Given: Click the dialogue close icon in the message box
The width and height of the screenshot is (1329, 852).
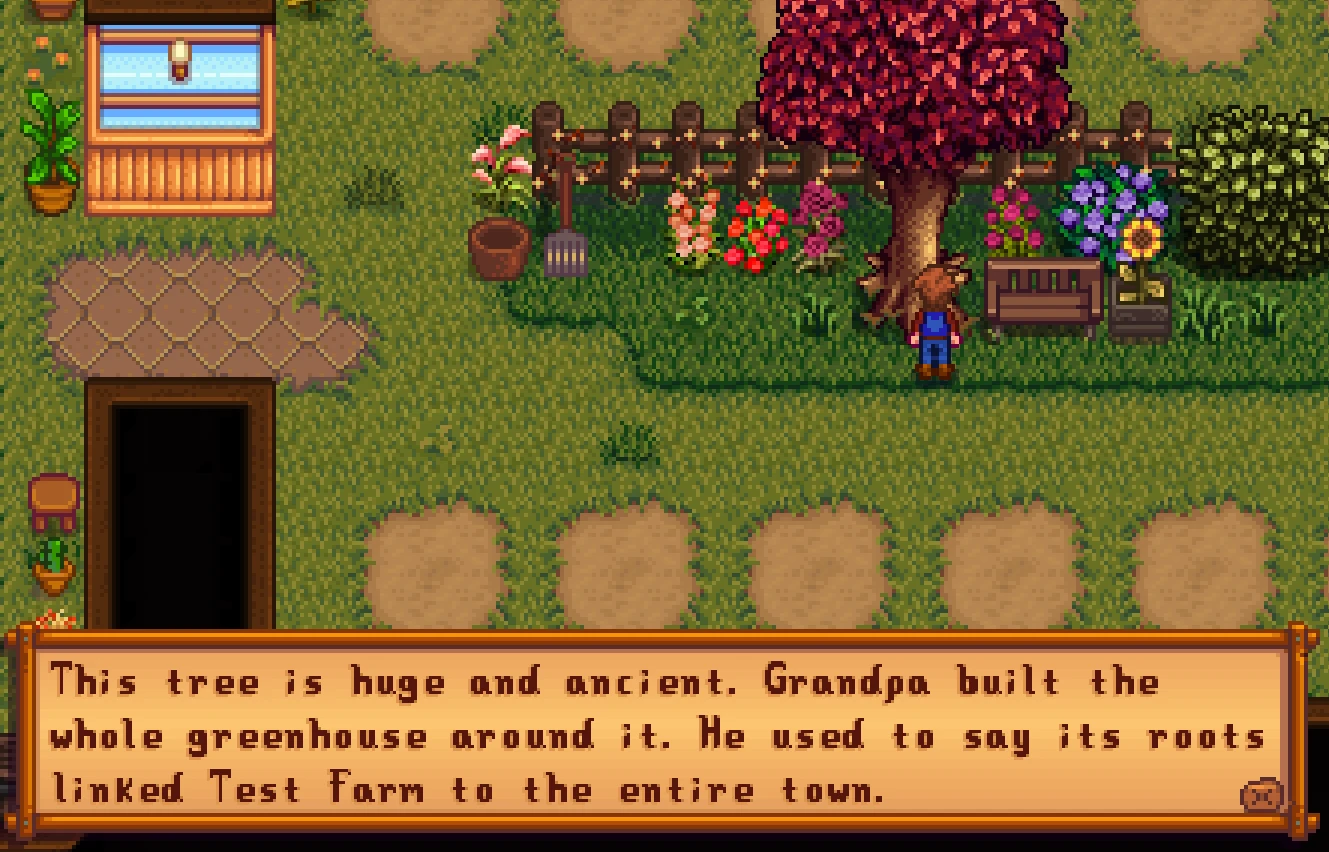Looking at the screenshot, I should click(x=1261, y=796).
